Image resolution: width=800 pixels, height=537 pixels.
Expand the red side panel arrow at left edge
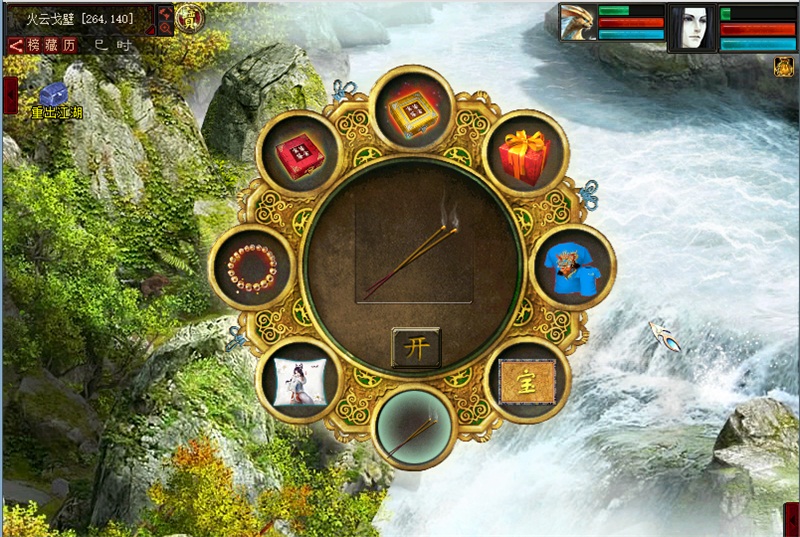coord(10,95)
